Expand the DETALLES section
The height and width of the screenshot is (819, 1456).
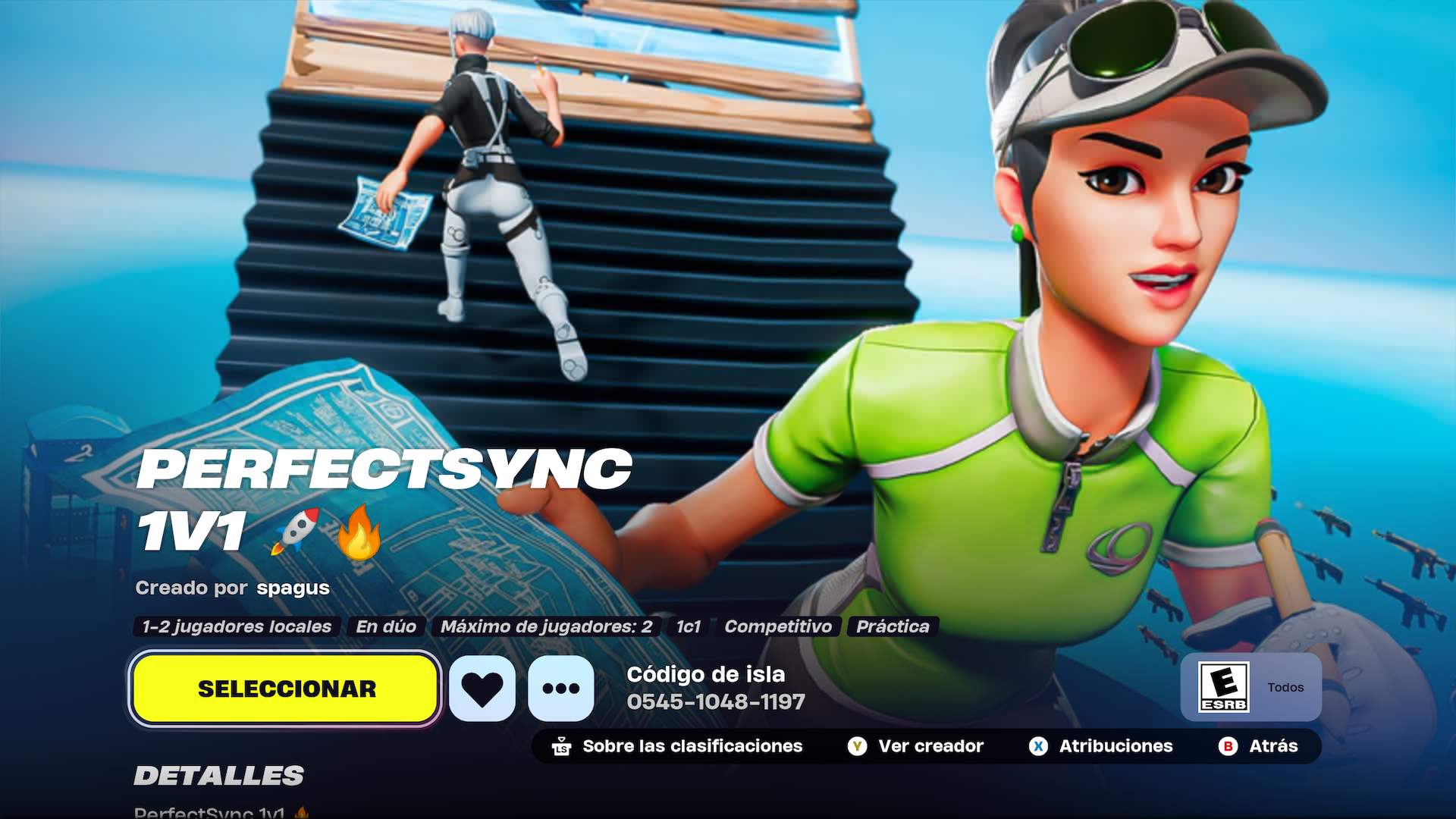(x=218, y=776)
